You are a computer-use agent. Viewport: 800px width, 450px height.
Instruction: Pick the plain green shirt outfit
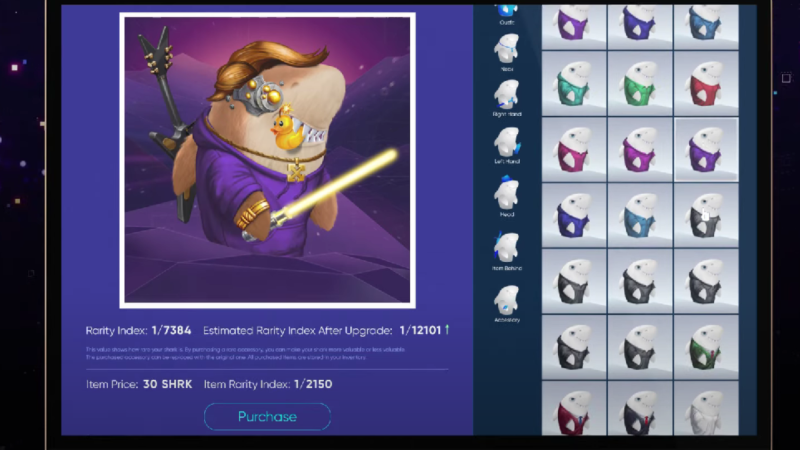coord(640,84)
